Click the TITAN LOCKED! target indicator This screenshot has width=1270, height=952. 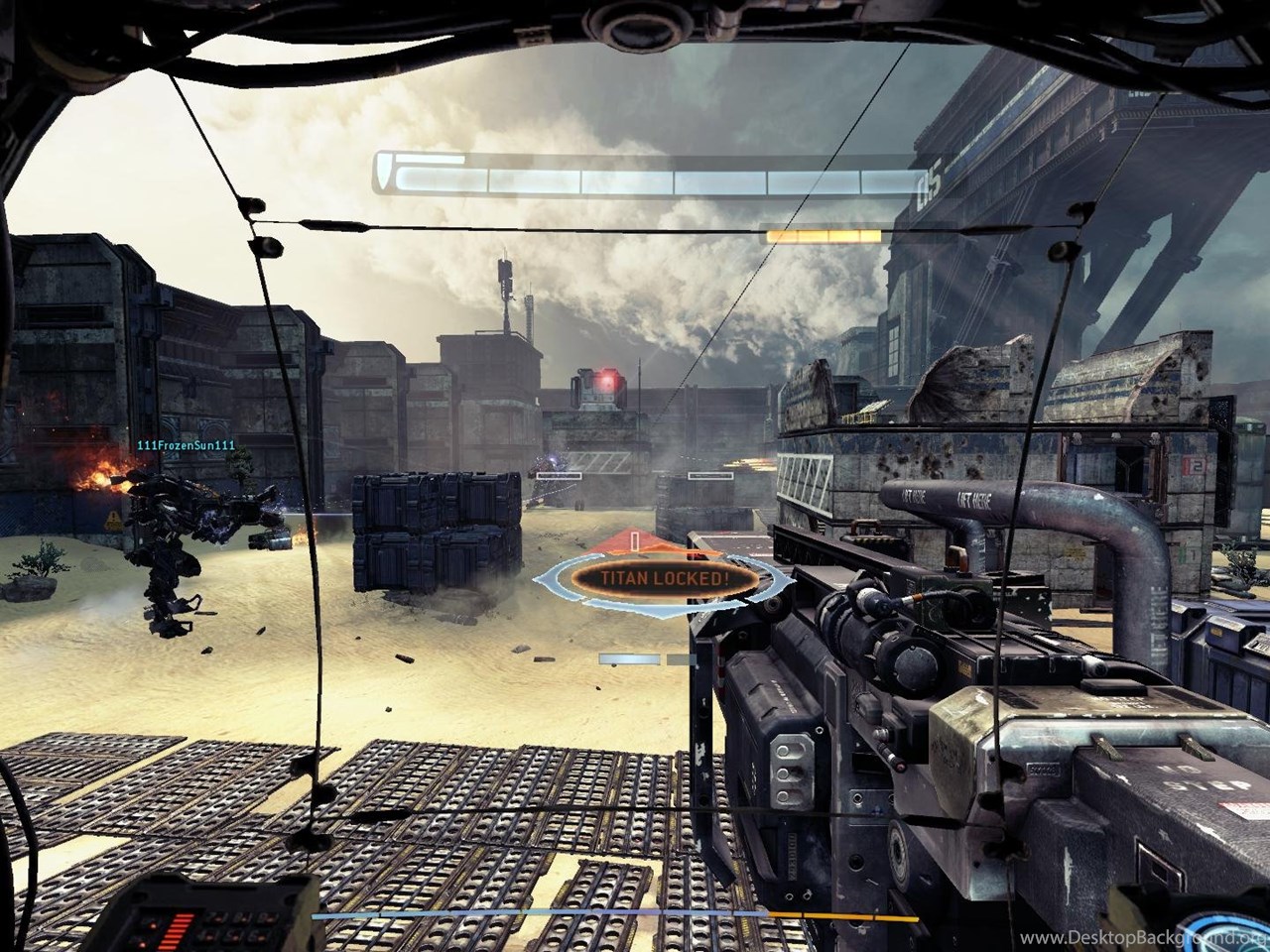pyautogui.click(x=659, y=578)
